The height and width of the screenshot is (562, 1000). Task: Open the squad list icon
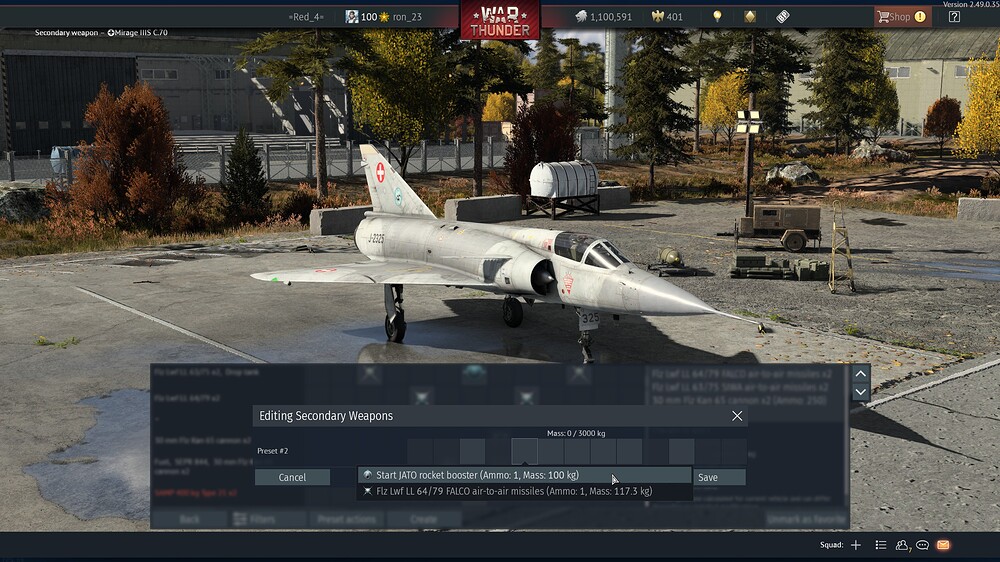pyautogui.click(x=880, y=545)
